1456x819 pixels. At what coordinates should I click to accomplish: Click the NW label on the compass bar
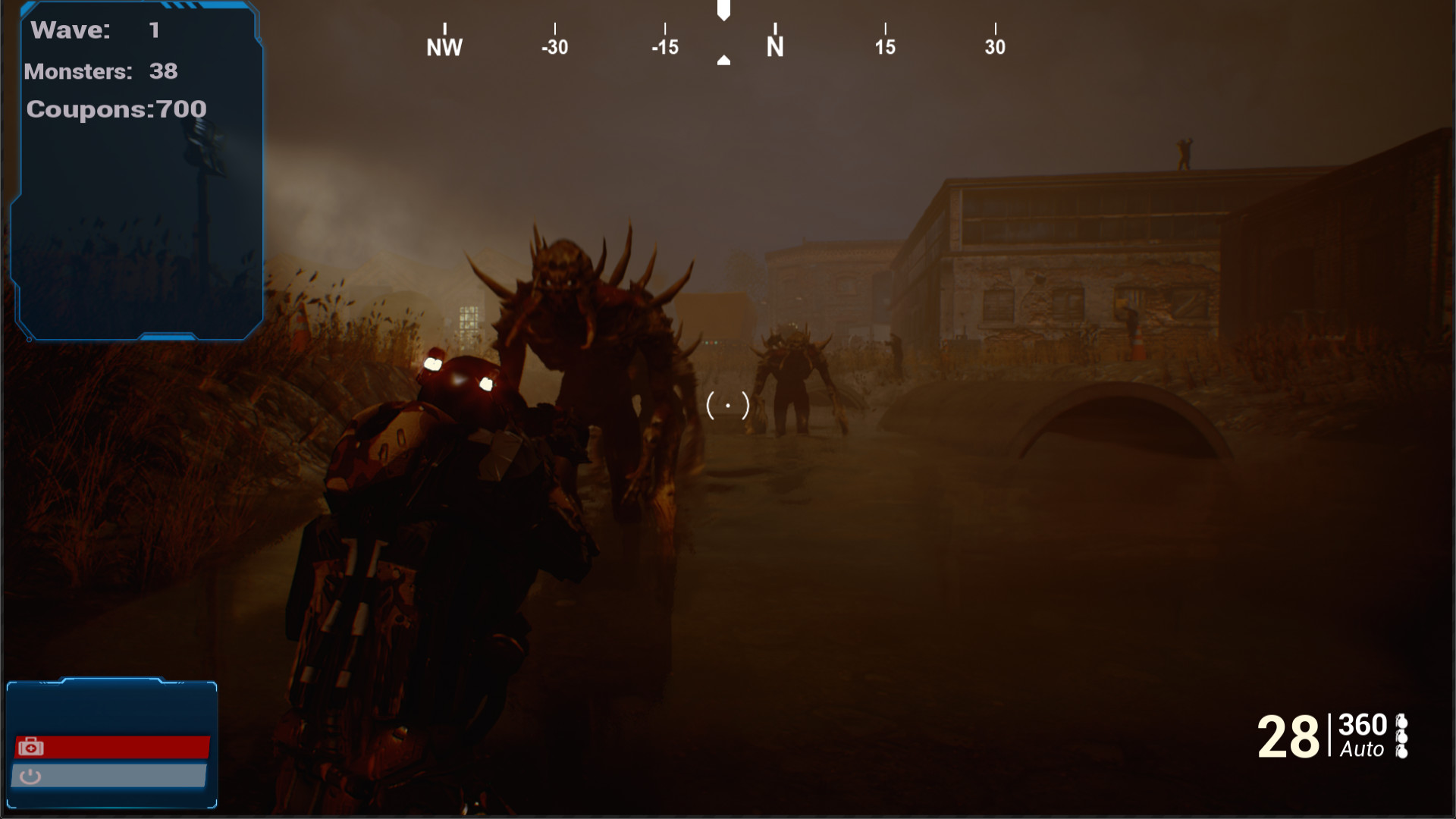444,45
